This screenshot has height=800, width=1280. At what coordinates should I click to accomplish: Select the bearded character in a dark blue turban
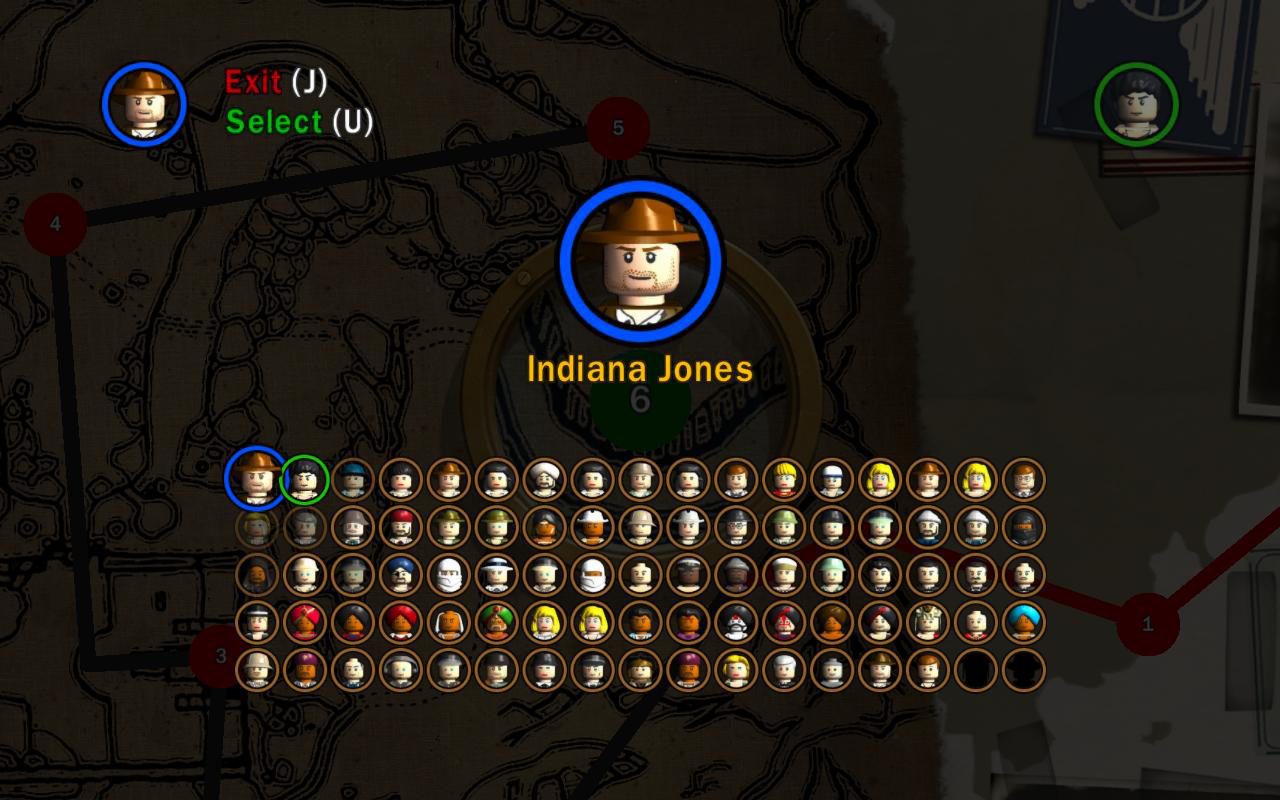coord(400,575)
